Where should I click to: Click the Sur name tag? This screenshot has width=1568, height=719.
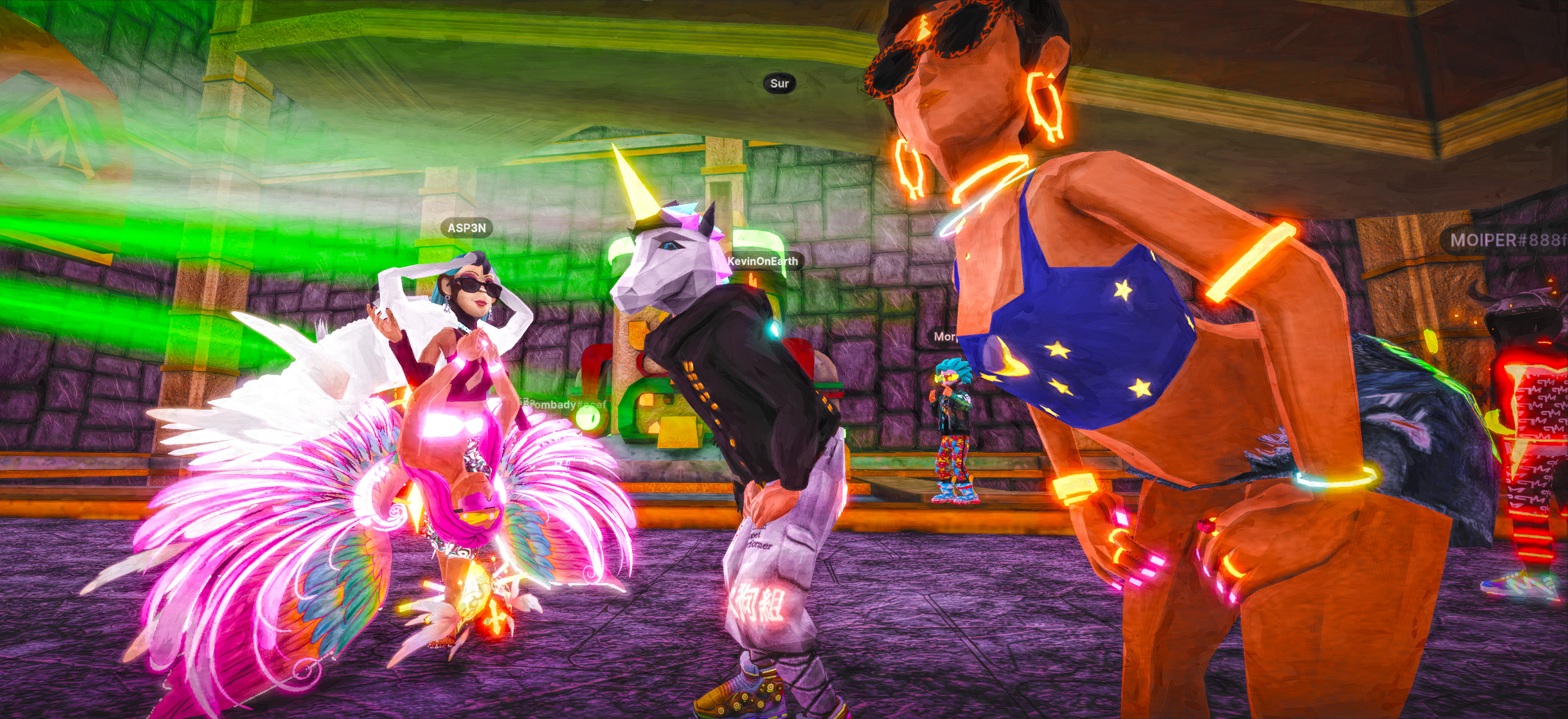[779, 83]
